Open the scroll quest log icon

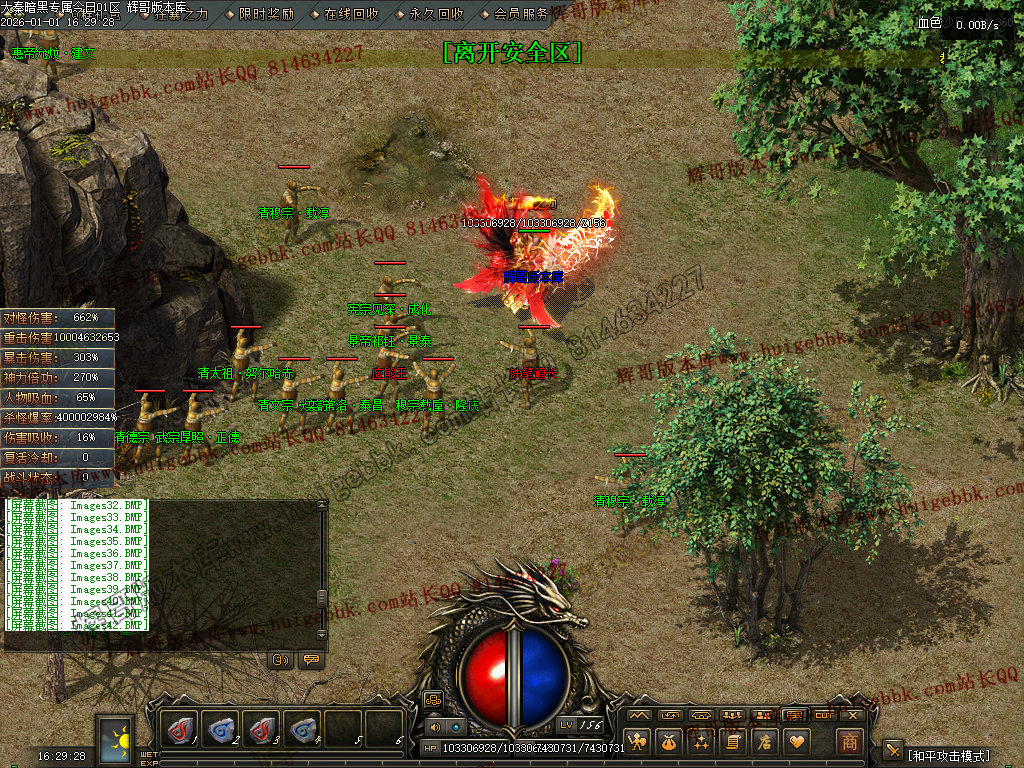[x=733, y=741]
